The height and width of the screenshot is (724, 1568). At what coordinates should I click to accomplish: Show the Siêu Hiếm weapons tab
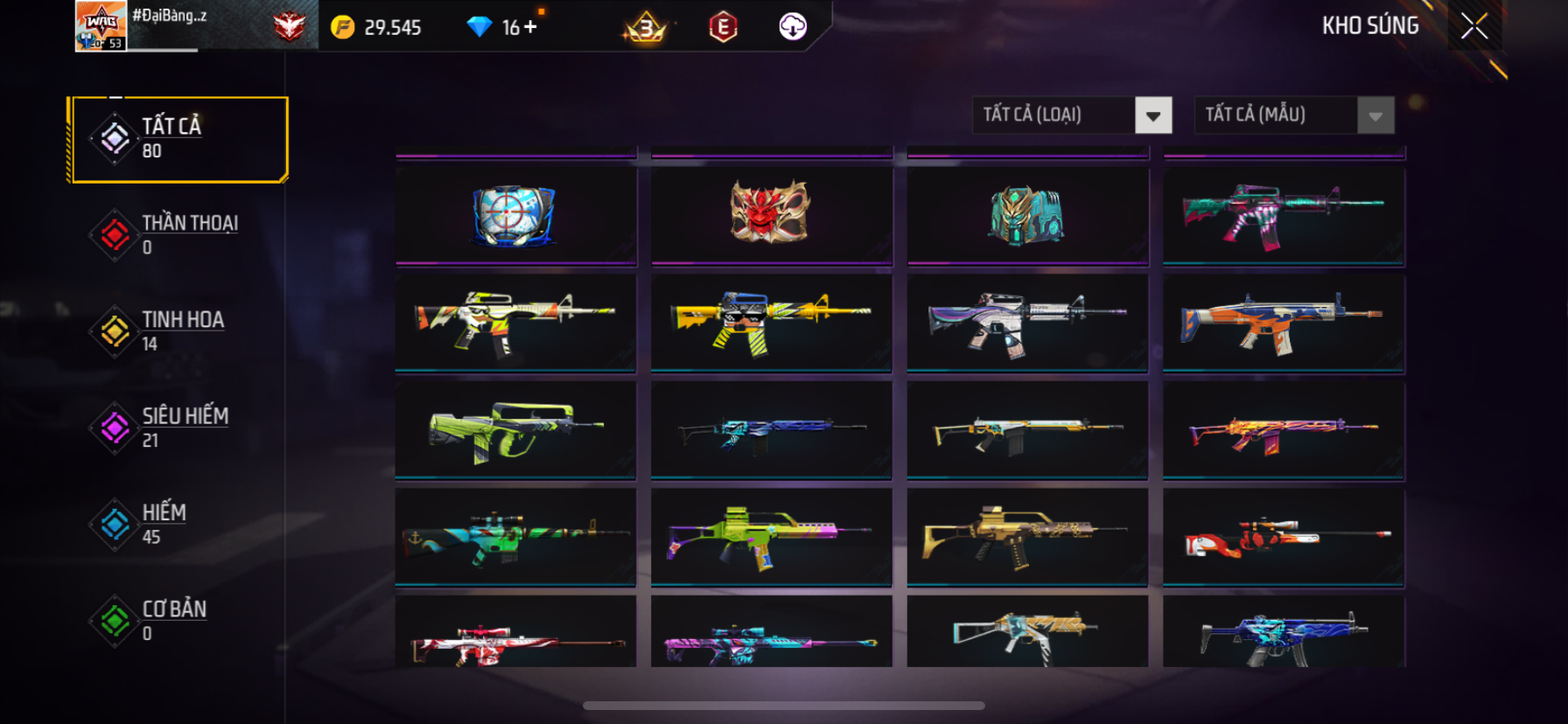coord(179,428)
